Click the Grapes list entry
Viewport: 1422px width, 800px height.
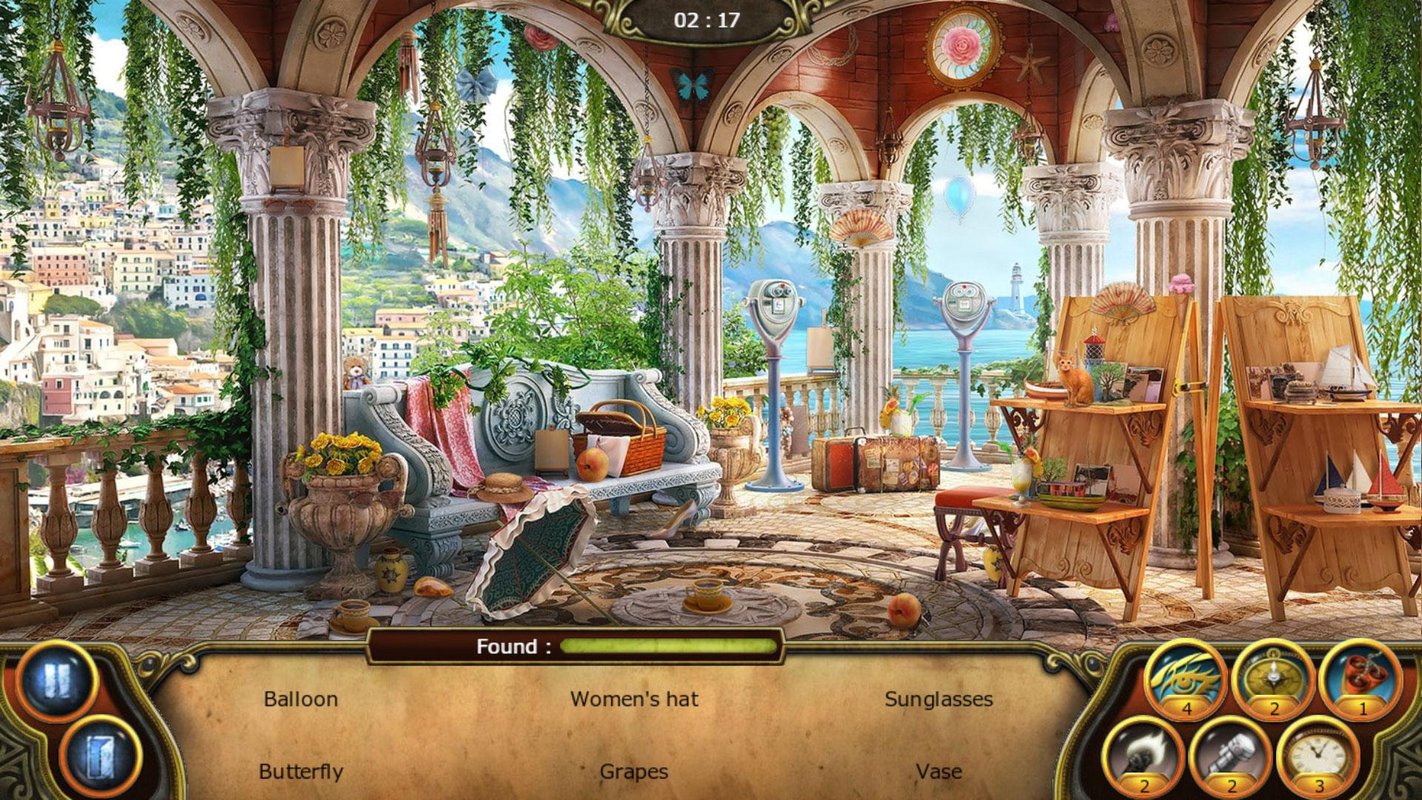634,772
